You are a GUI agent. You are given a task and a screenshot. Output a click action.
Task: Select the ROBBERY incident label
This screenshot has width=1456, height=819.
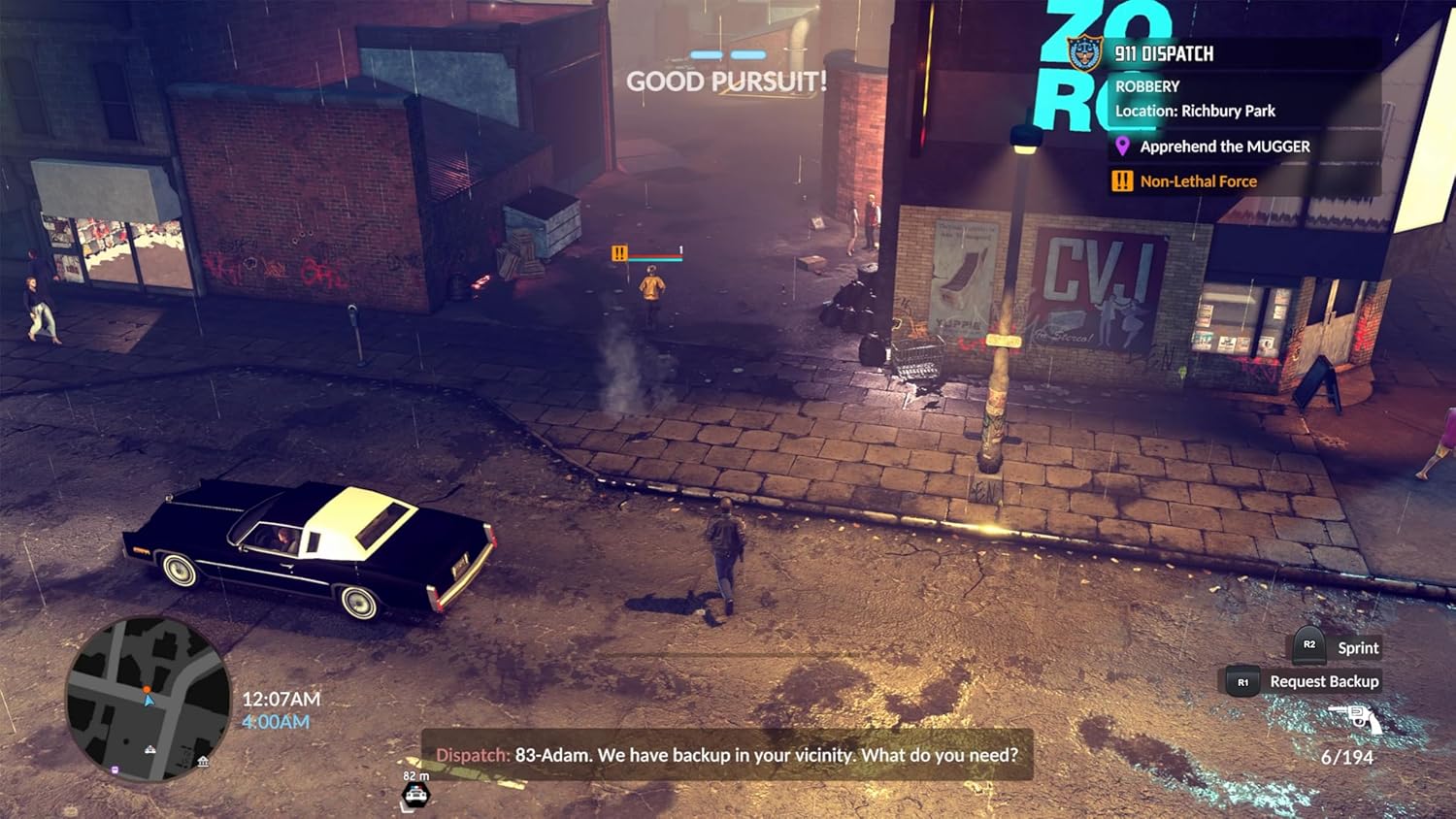tap(1146, 86)
